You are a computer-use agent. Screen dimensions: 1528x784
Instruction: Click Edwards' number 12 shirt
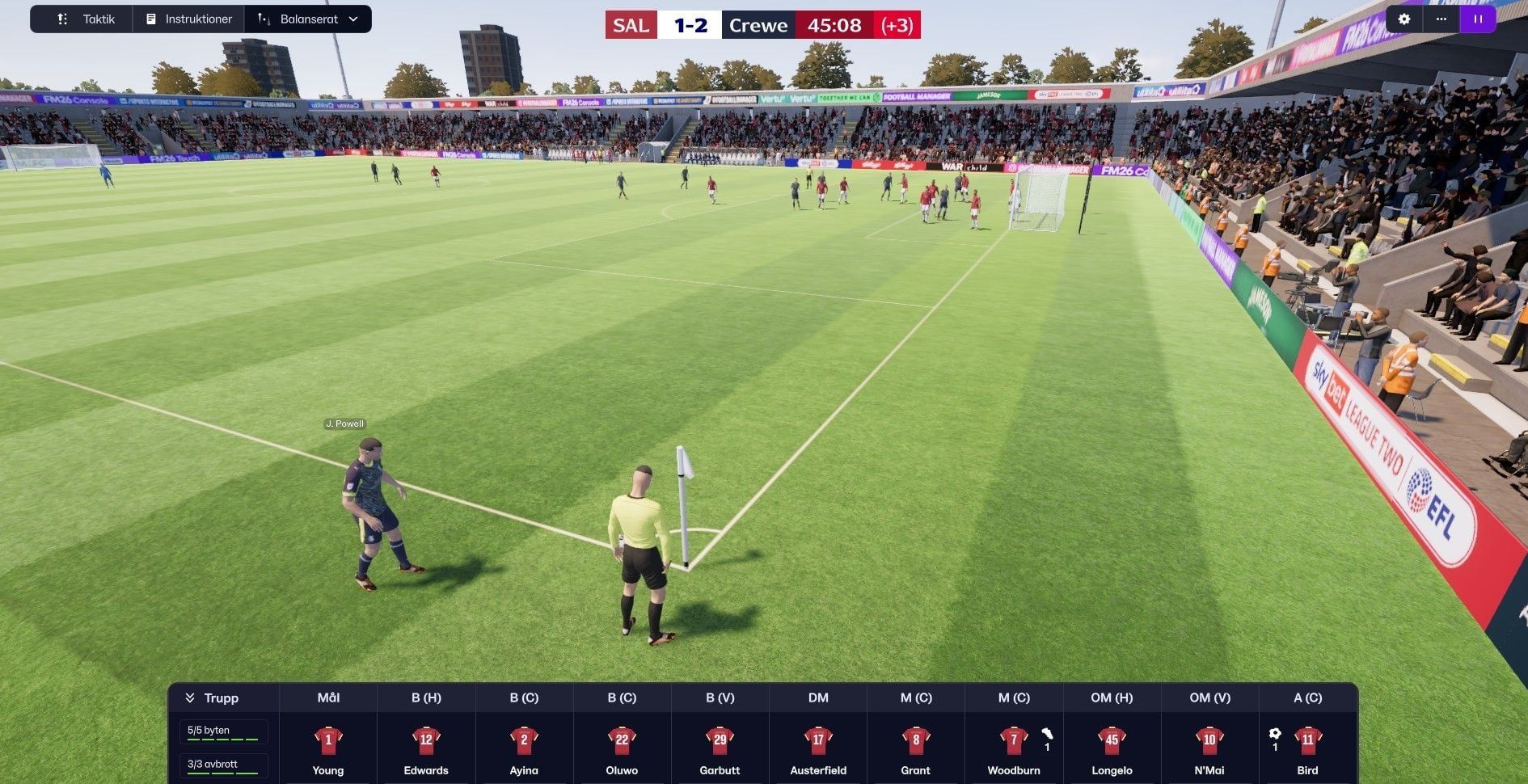425,740
